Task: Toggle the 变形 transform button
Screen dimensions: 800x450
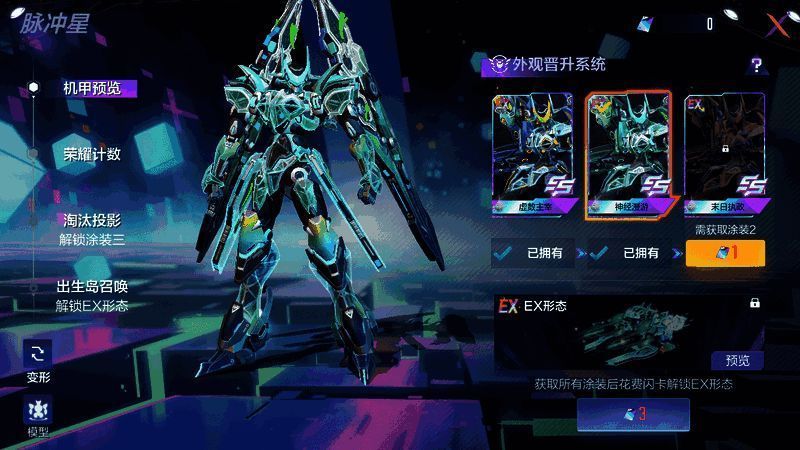Action: (38, 360)
